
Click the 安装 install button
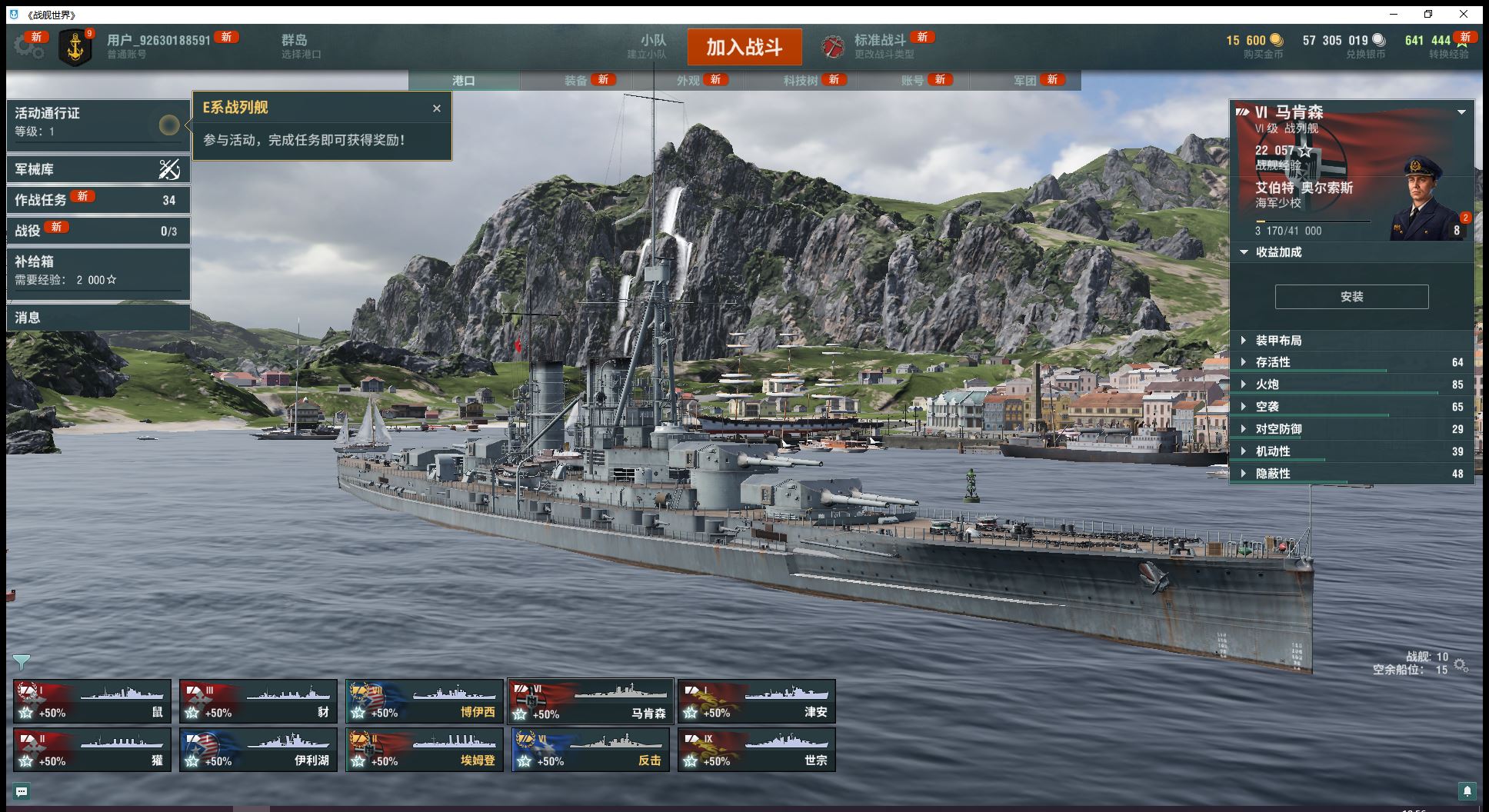[x=1351, y=297]
